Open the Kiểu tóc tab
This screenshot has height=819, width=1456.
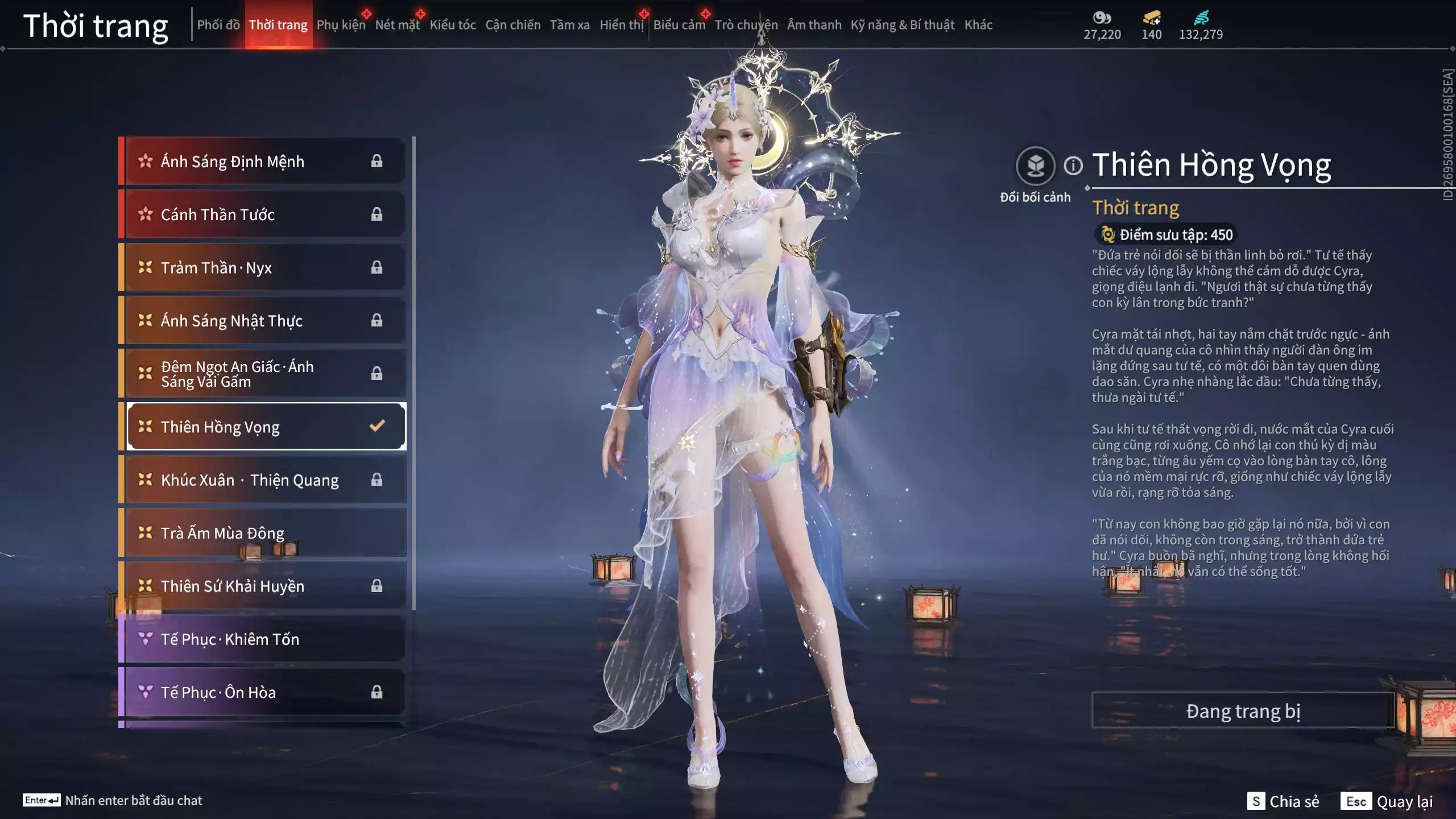pyautogui.click(x=452, y=25)
